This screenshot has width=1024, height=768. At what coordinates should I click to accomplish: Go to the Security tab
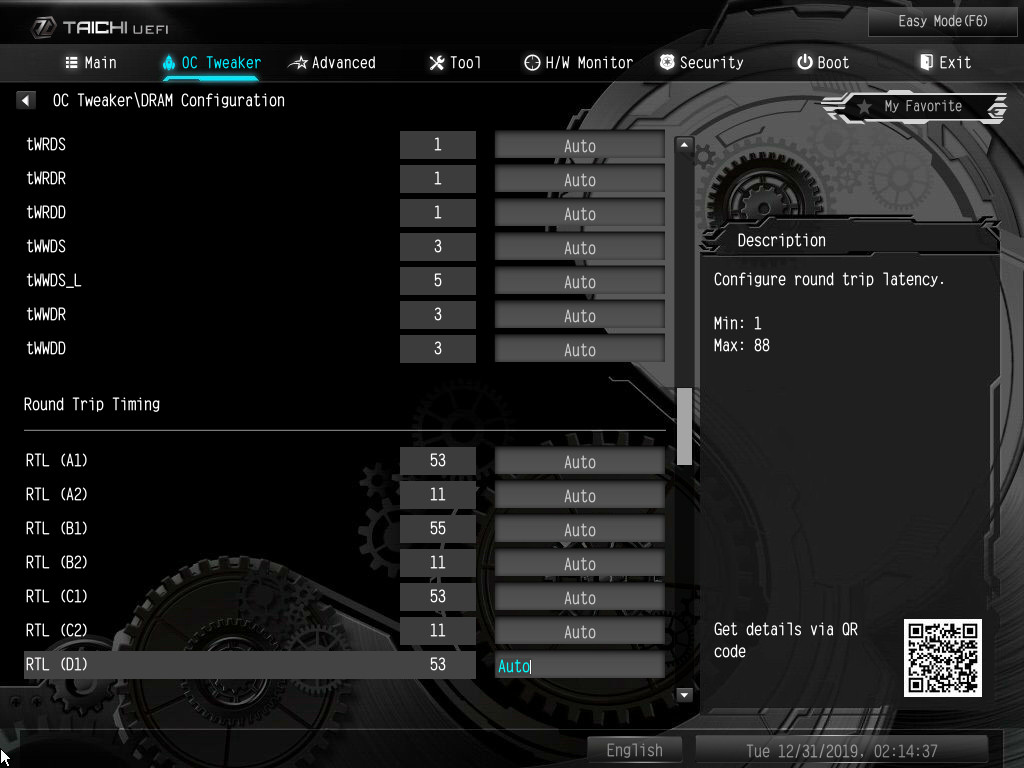pos(701,62)
